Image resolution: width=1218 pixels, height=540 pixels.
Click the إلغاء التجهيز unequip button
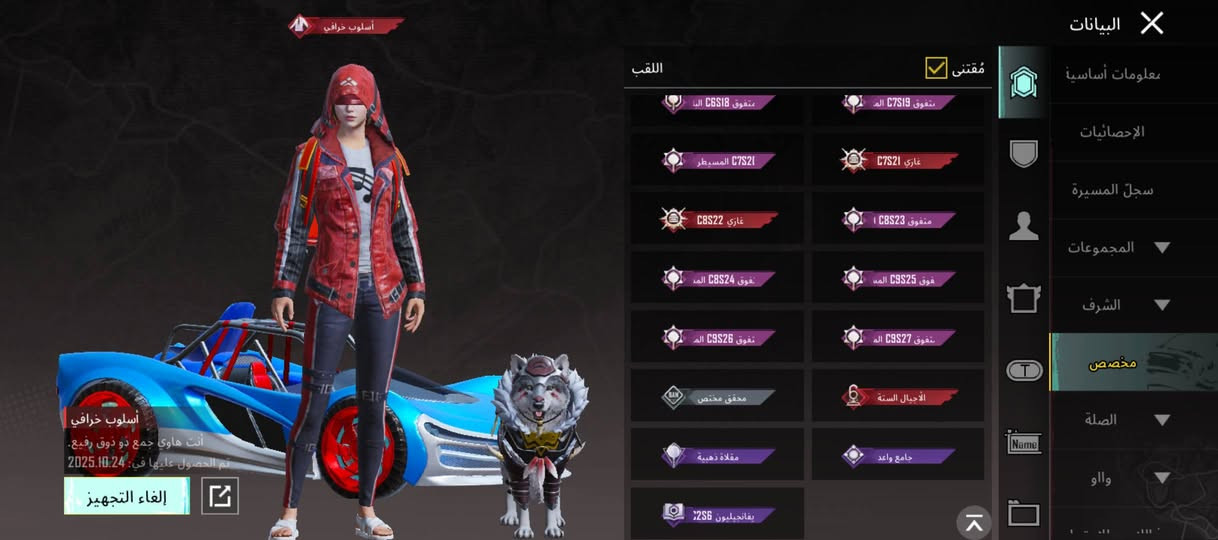coord(127,496)
